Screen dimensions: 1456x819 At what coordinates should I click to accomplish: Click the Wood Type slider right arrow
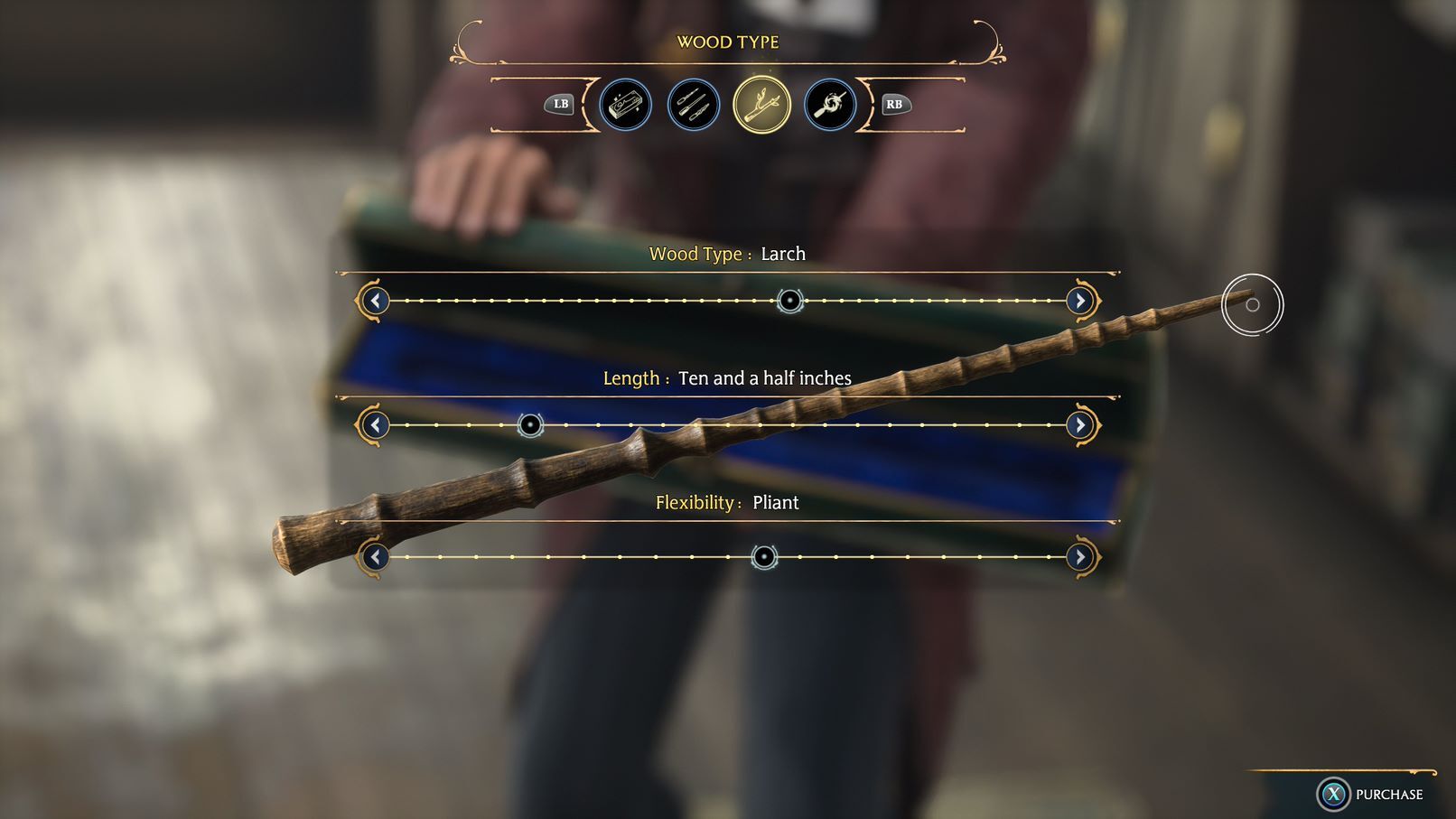click(x=1080, y=301)
